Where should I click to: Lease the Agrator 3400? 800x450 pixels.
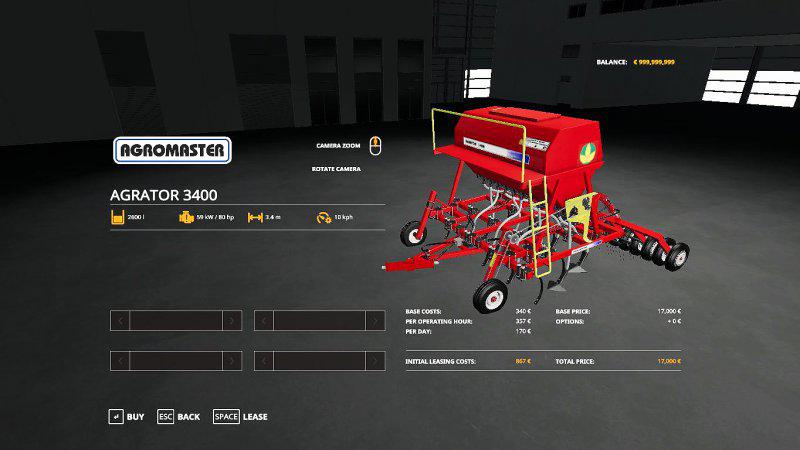coord(240,416)
